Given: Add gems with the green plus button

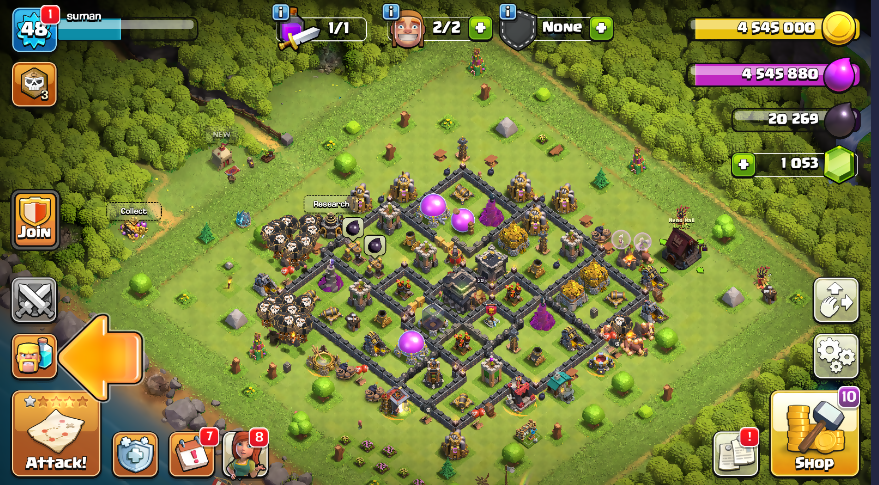Looking at the screenshot, I should (x=742, y=165).
